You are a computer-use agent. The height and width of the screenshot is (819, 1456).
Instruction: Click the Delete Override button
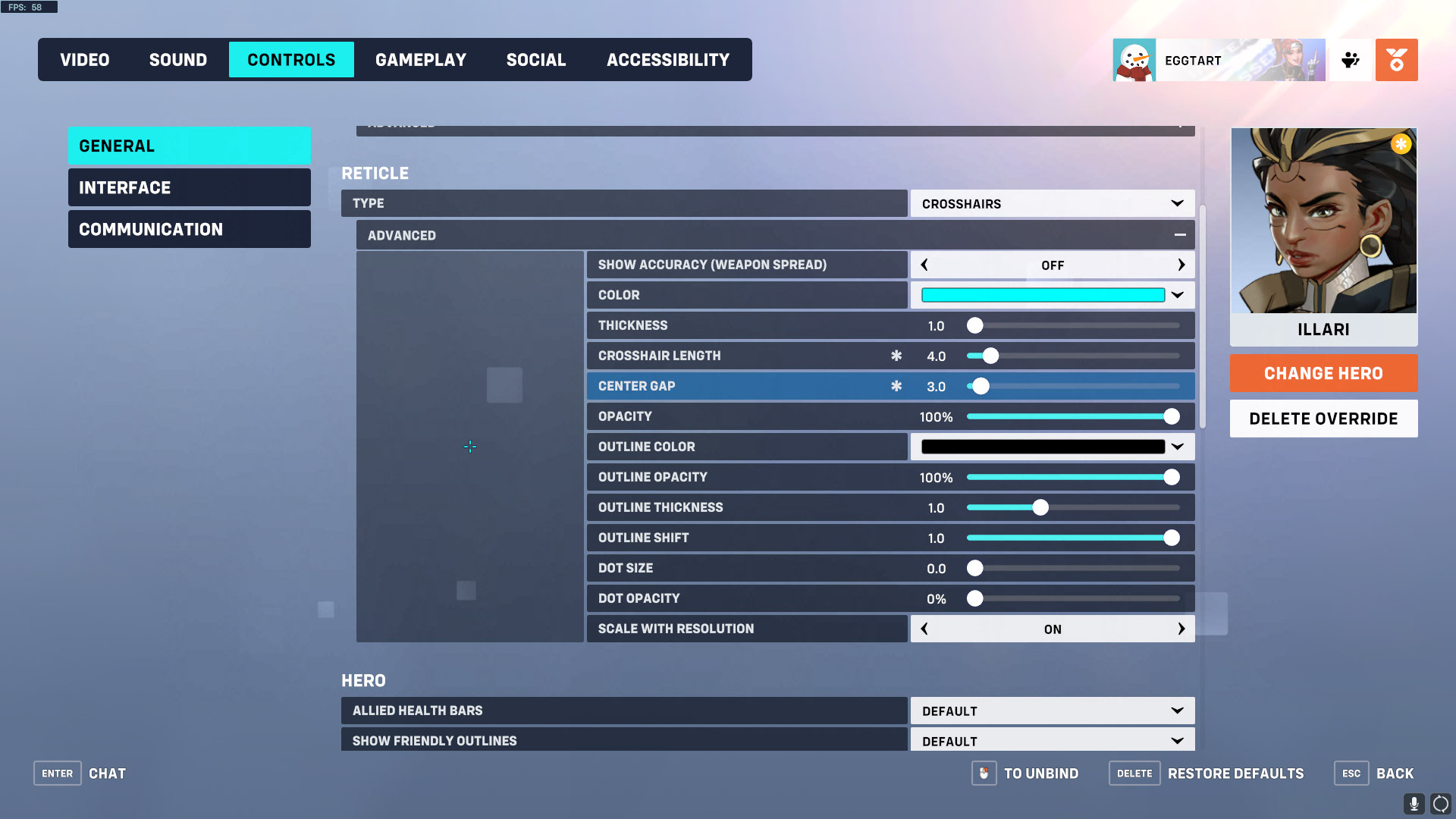(1323, 418)
